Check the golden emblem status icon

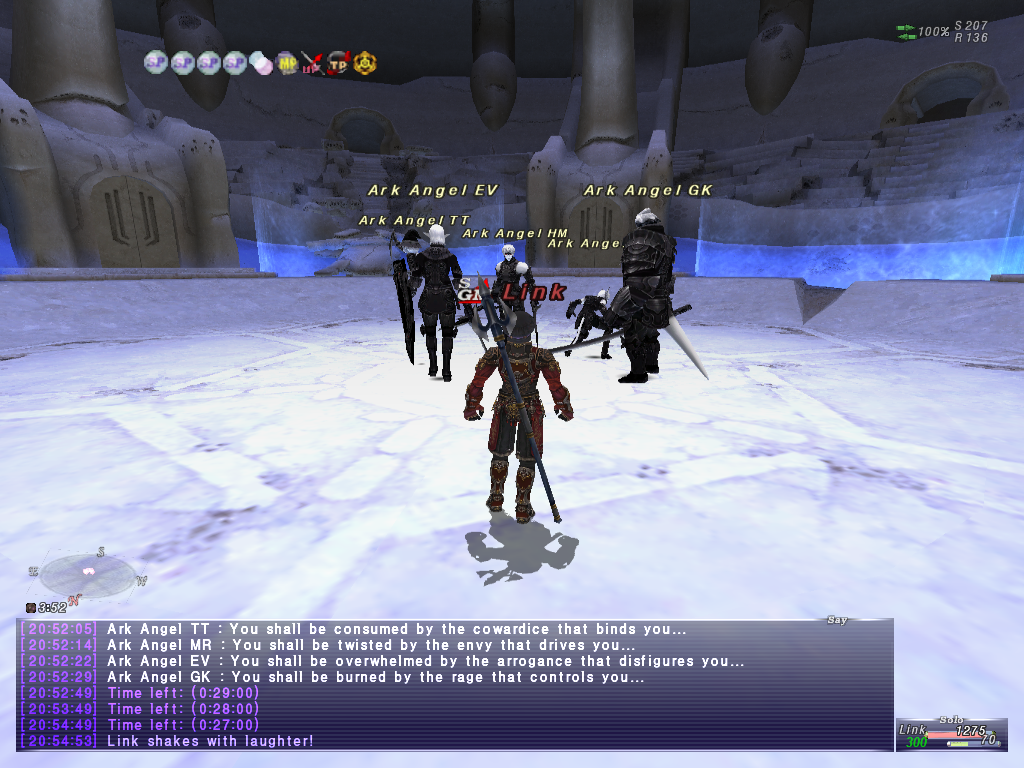[x=365, y=63]
